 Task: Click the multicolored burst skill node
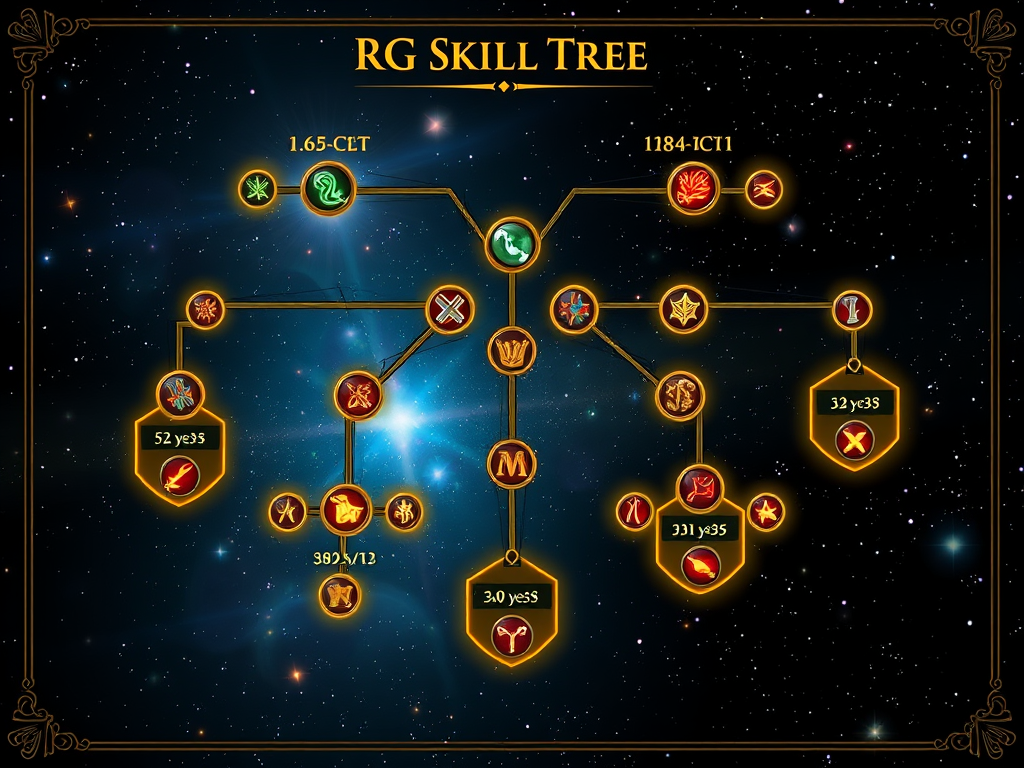574,308
